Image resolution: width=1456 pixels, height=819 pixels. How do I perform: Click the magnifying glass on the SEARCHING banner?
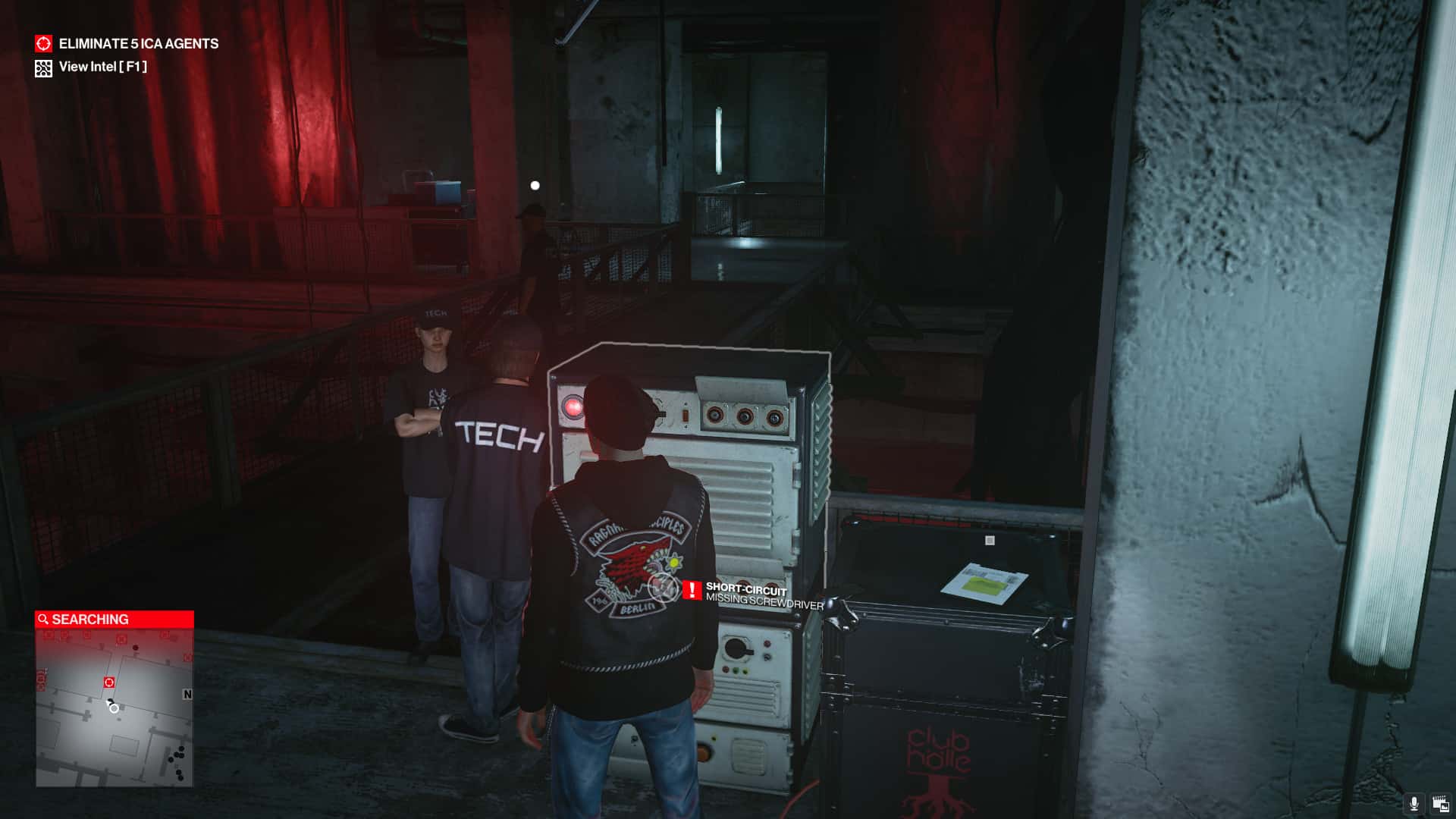click(x=42, y=618)
